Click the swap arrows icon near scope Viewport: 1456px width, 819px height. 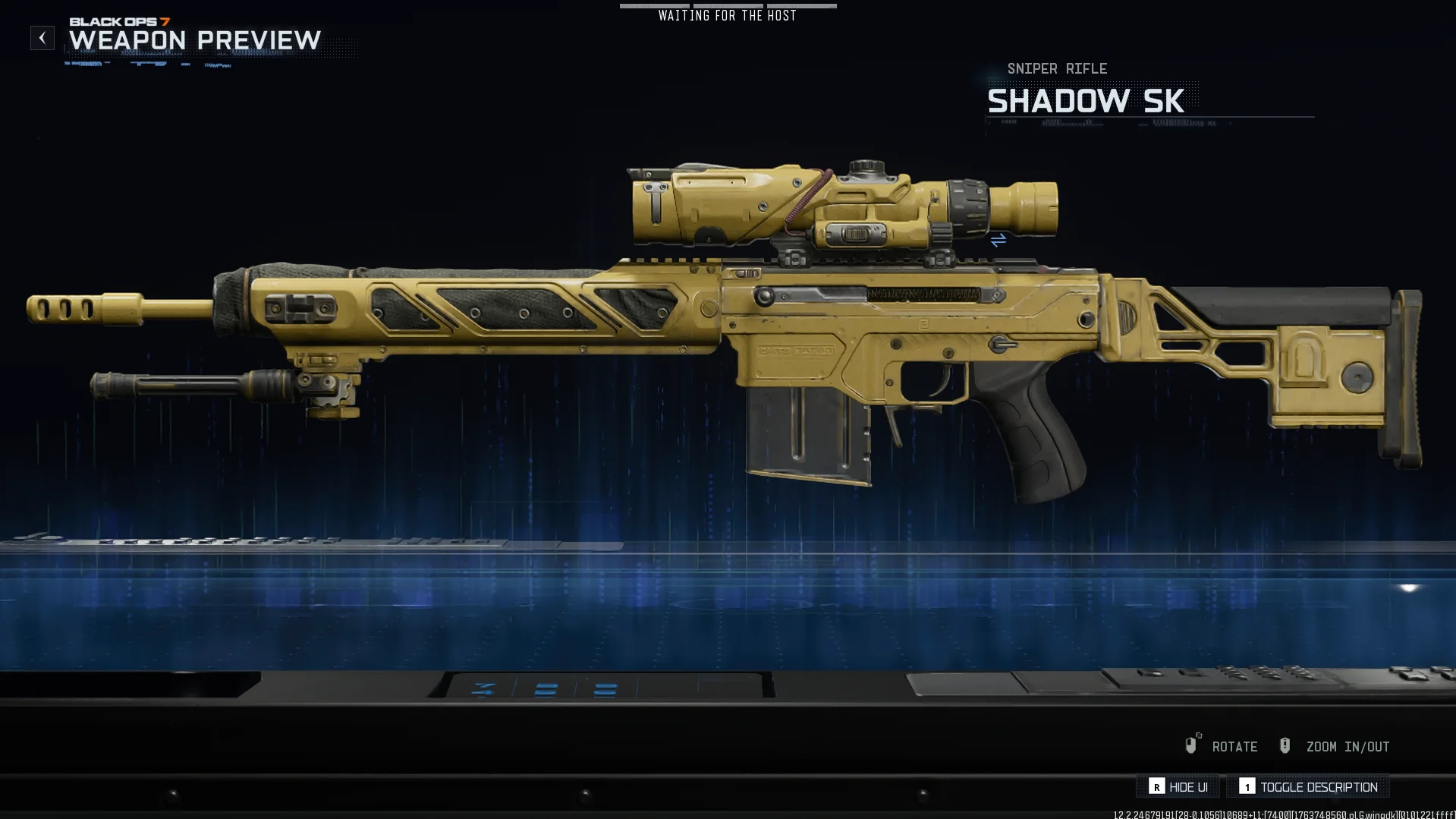click(x=998, y=240)
